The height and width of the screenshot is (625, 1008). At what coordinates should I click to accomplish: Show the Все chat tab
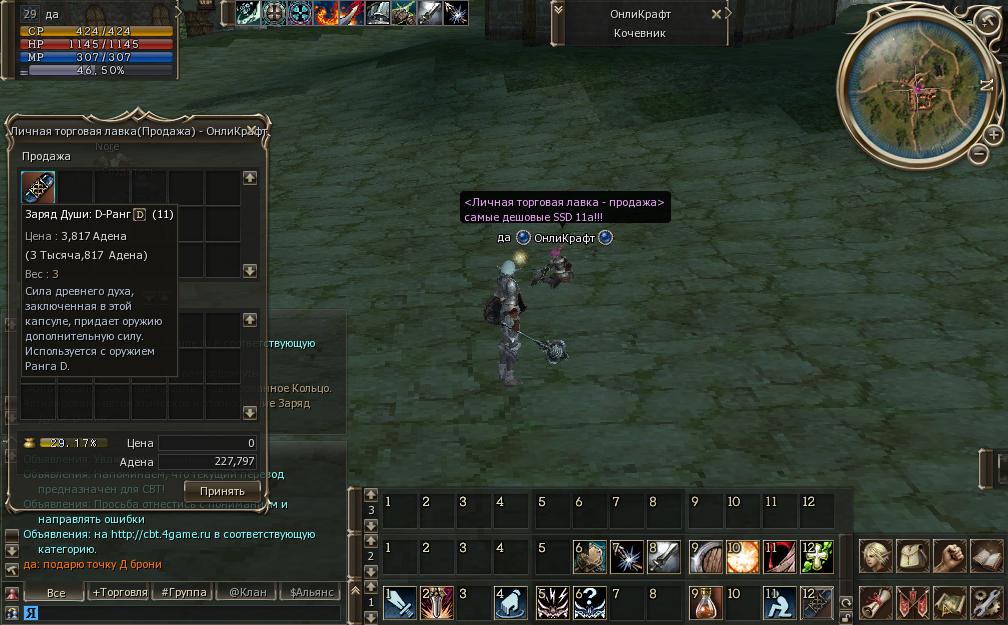click(x=56, y=592)
